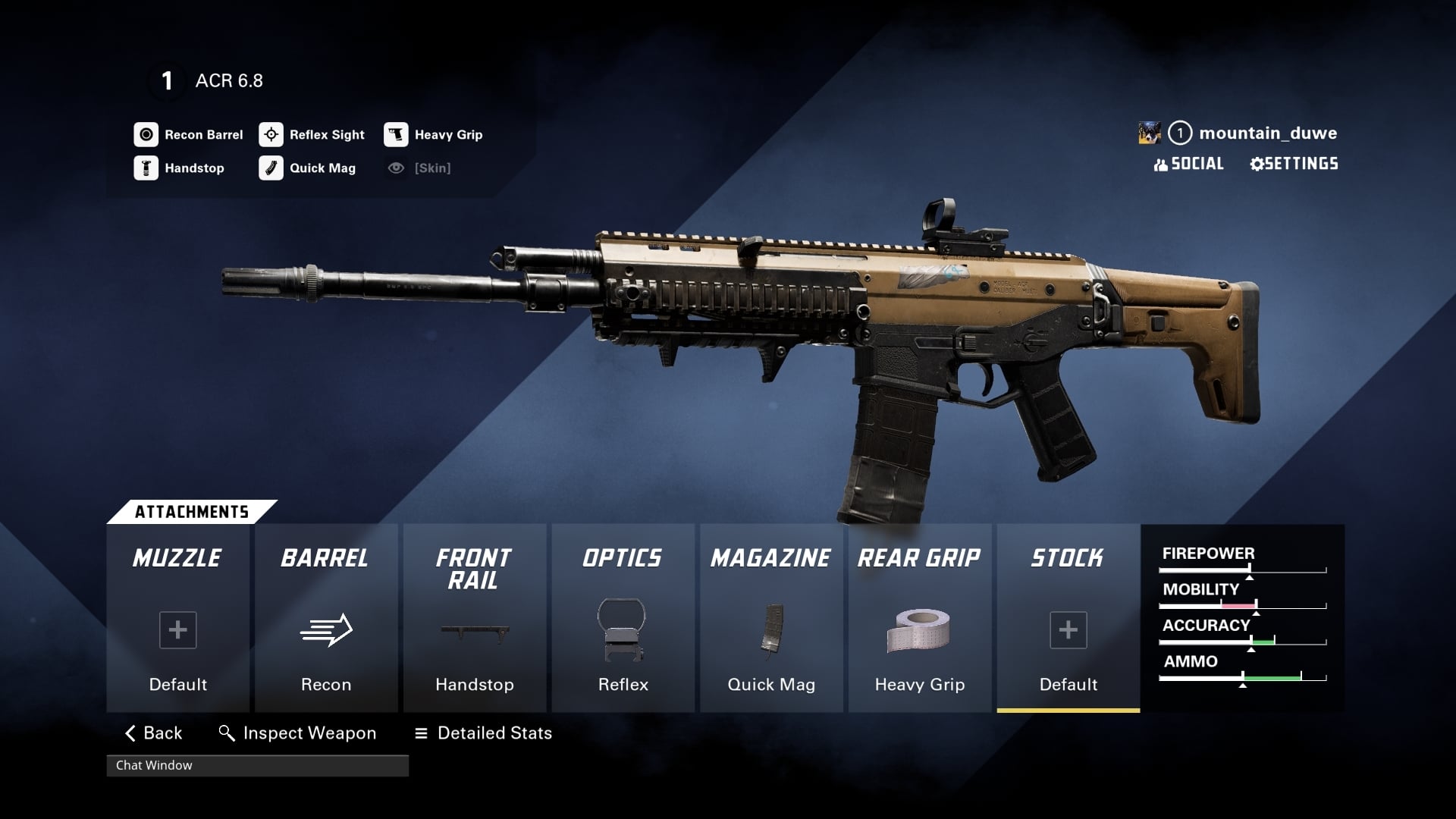
Task: Click the Mobility stat bar
Action: tap(1244, 605)
